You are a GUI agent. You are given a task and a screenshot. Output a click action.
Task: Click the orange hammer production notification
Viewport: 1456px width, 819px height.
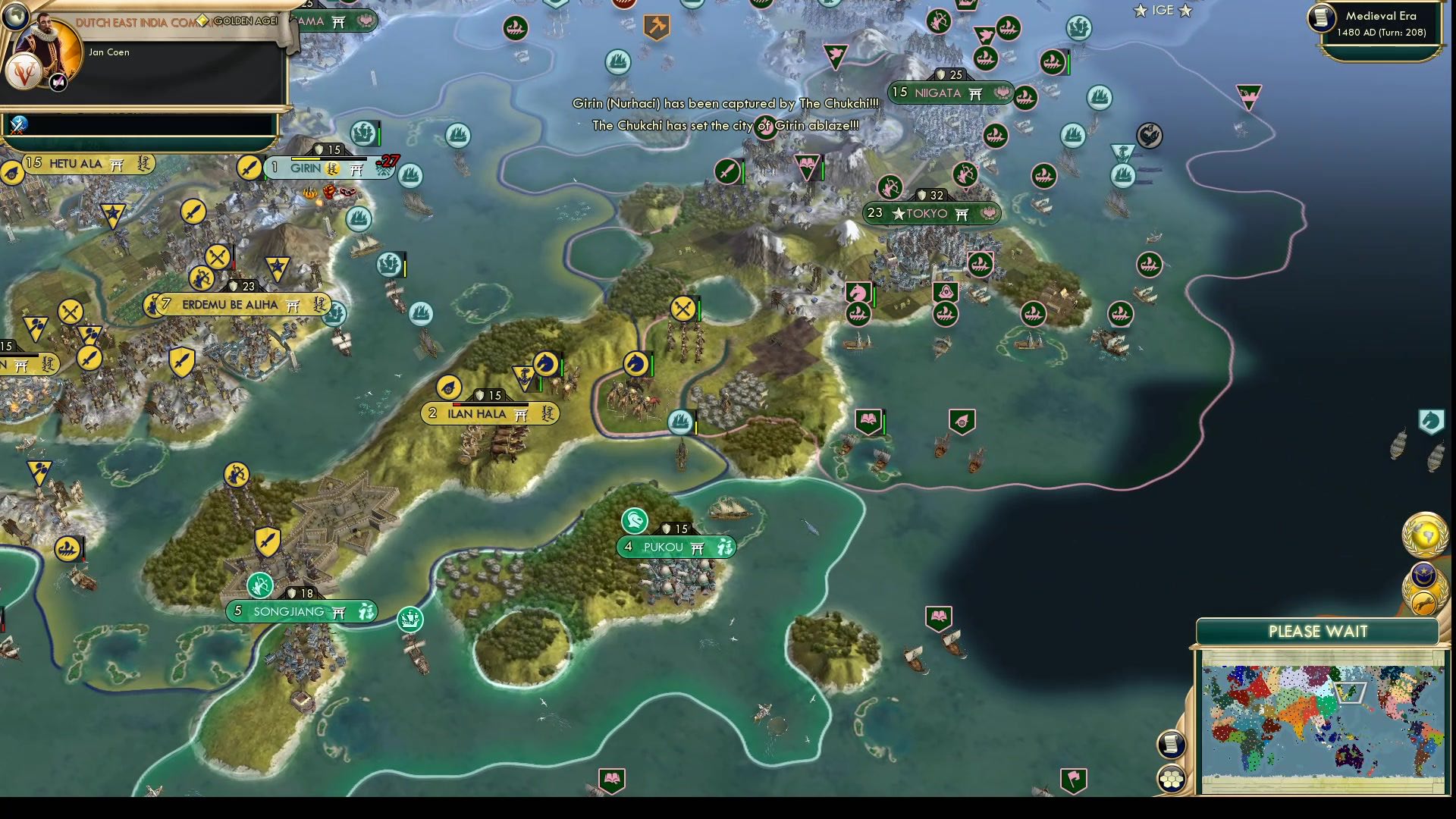click(x=655, y=25)
